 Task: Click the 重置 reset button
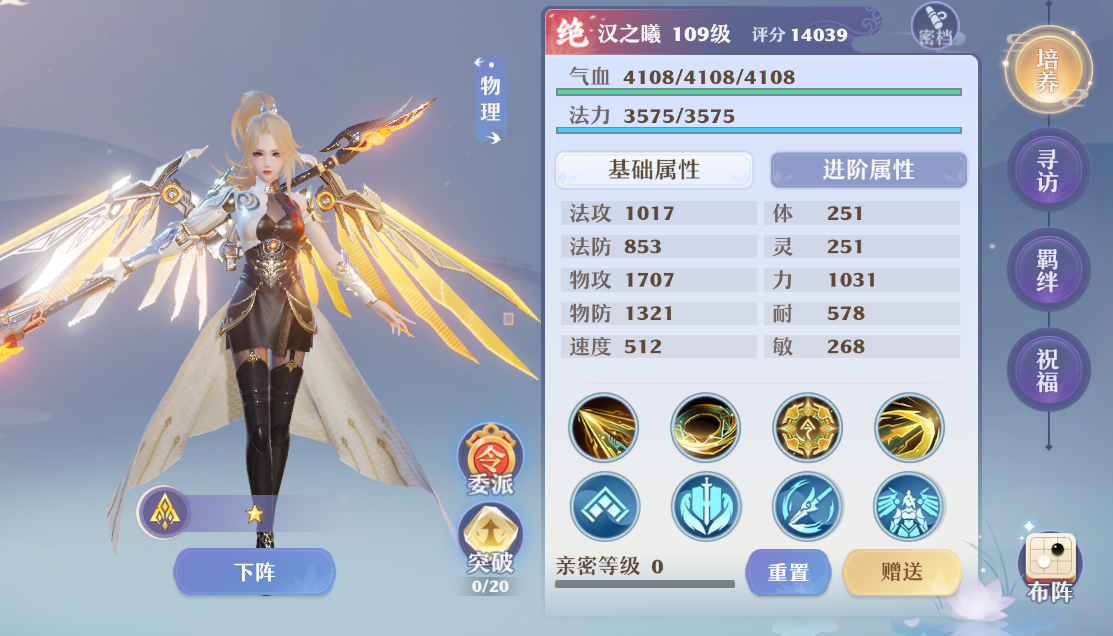pyautogui.click(x=788, y=572)
